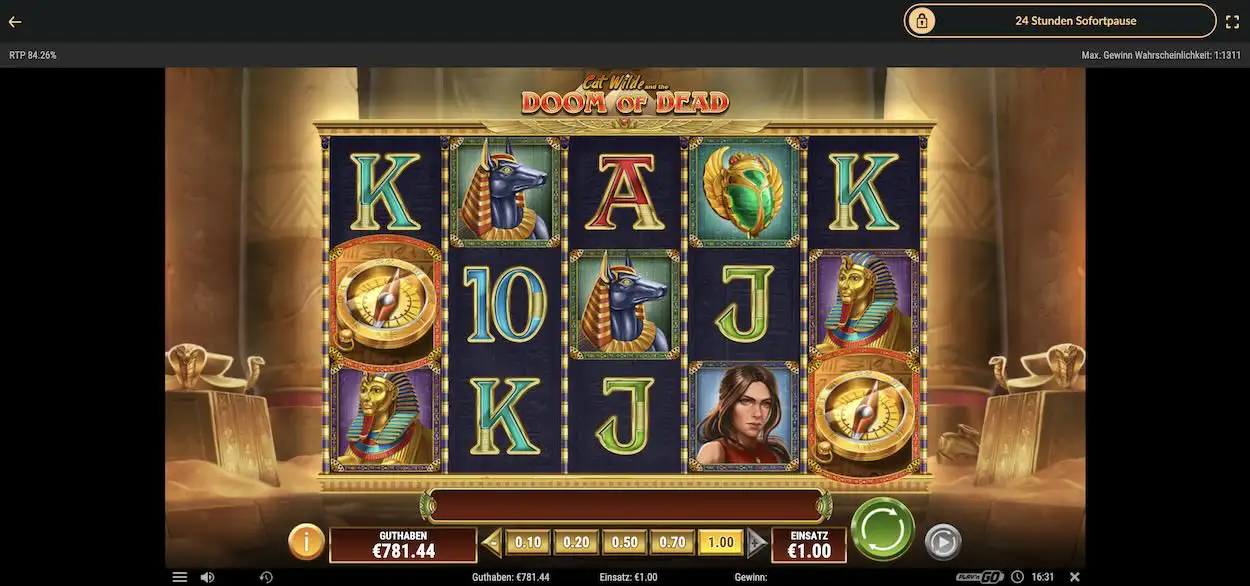The height and width of the screenshot is (586, 1250).
Task: Close the game with the bottom X
Action: coord(1075,577)
